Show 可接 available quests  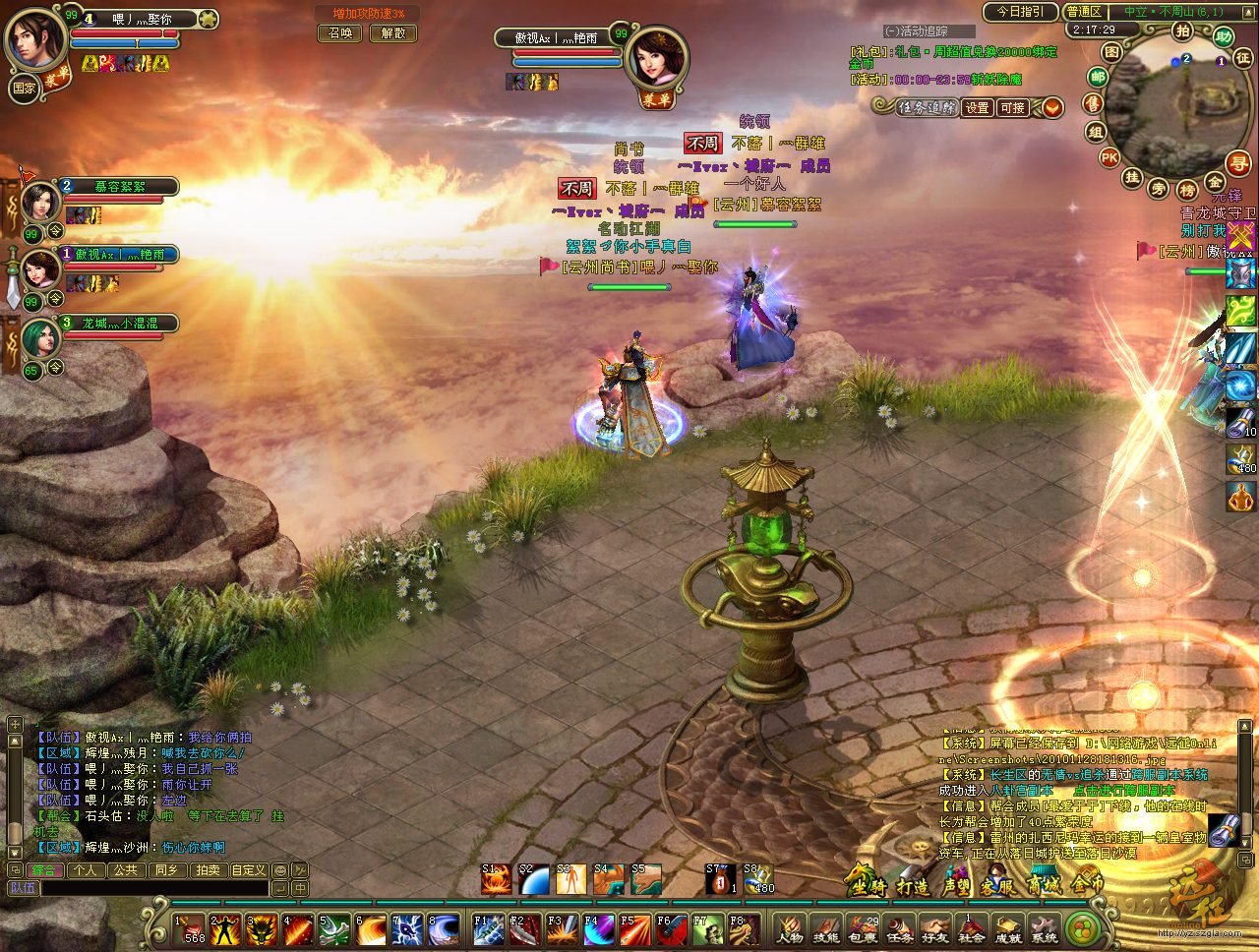point(1011,108)
